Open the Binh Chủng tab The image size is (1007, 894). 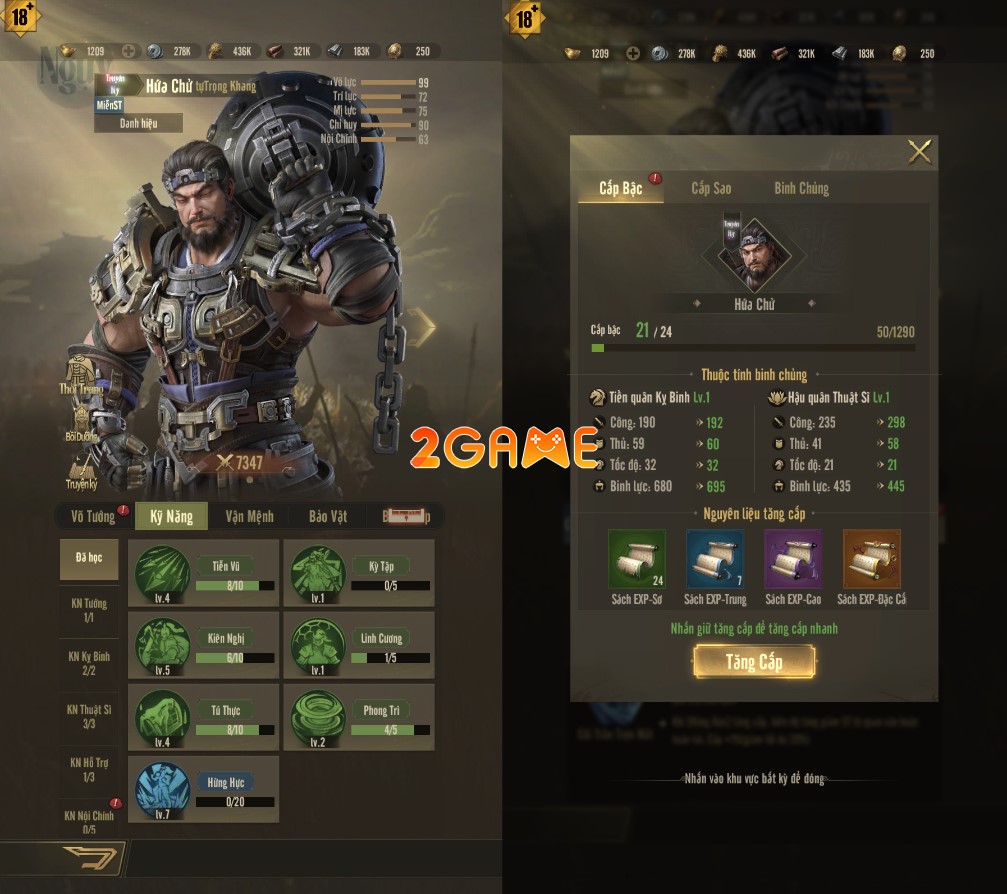point(801,188)
